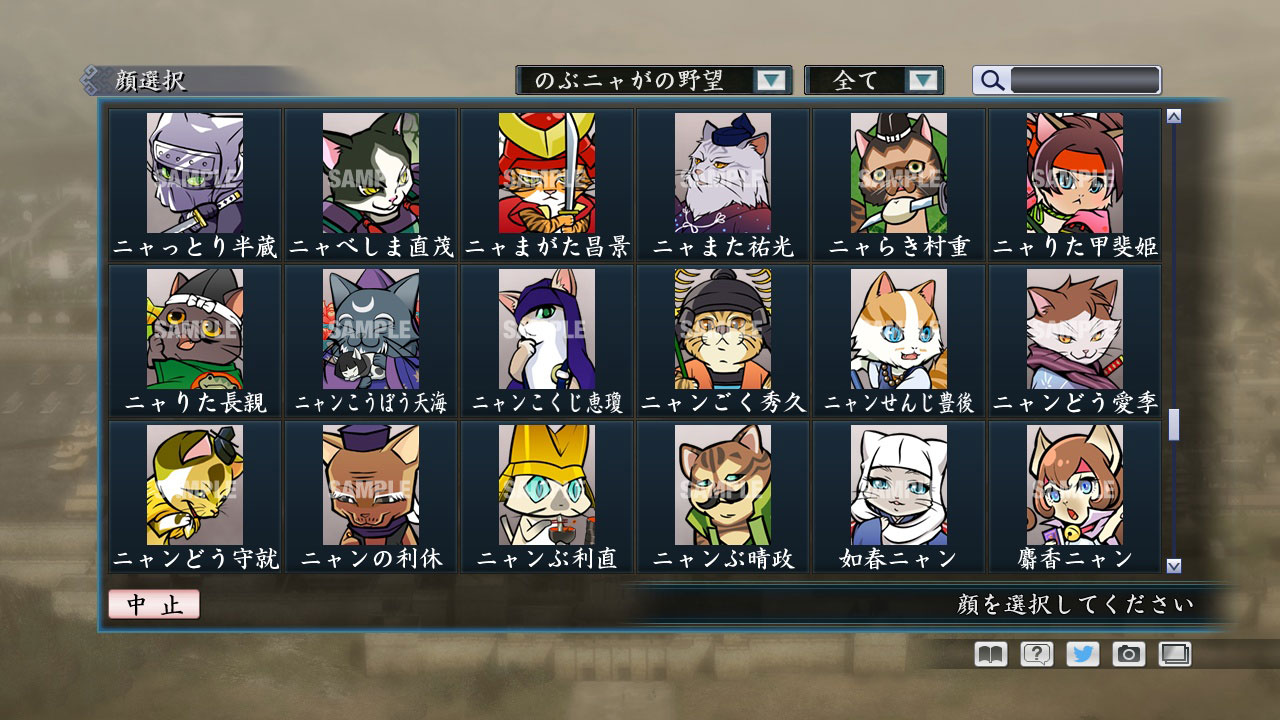This screenshot has width=1280, height=720.
Task: Open the 全て filter dropdown
Action: coord(873,80)
